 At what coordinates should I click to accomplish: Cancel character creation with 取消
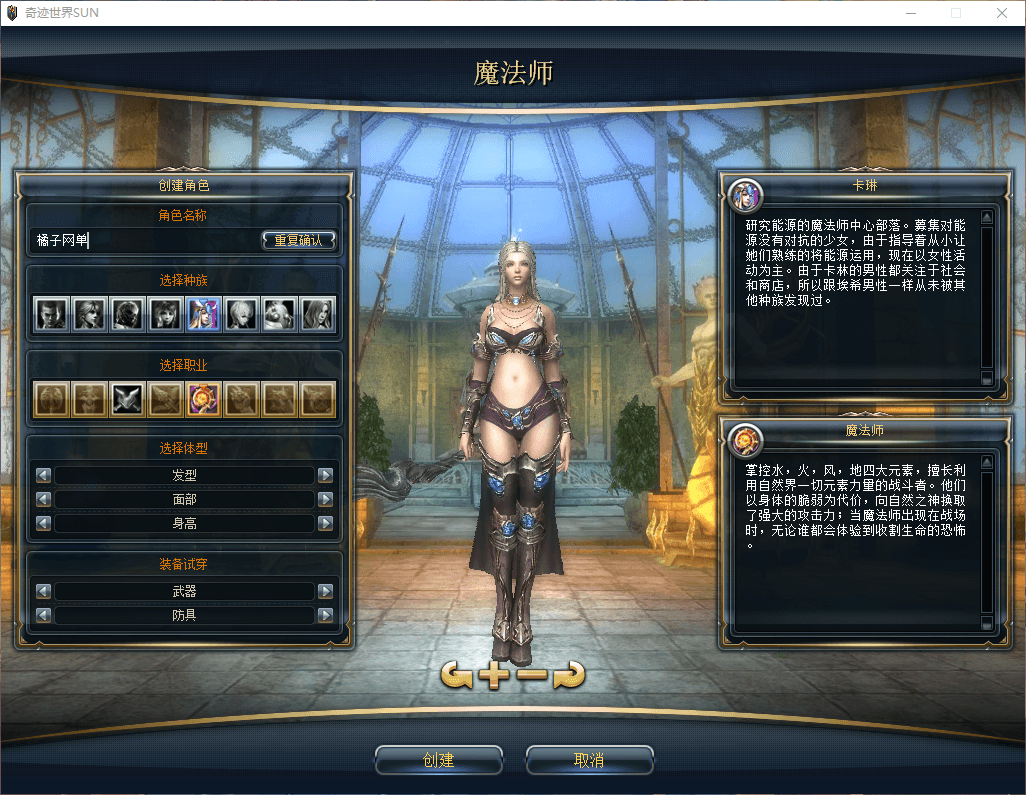pyautogui.click(x=589, y=761)
